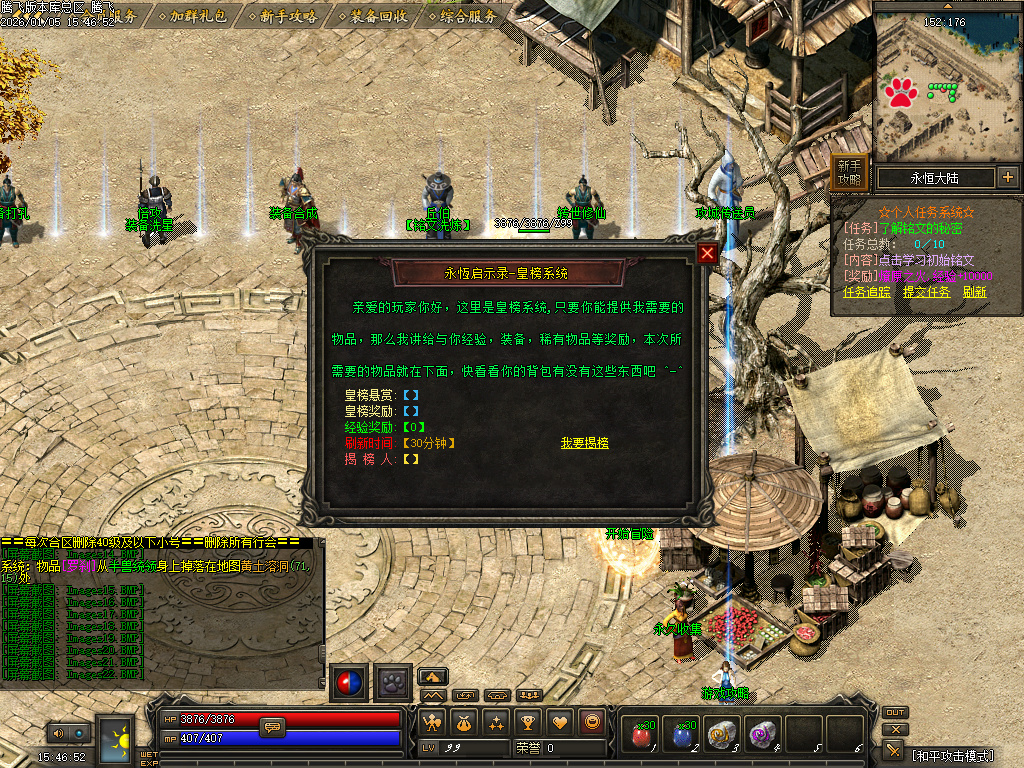
Task: Click the heart icon on the bottom bar
Action: point(560,721)
